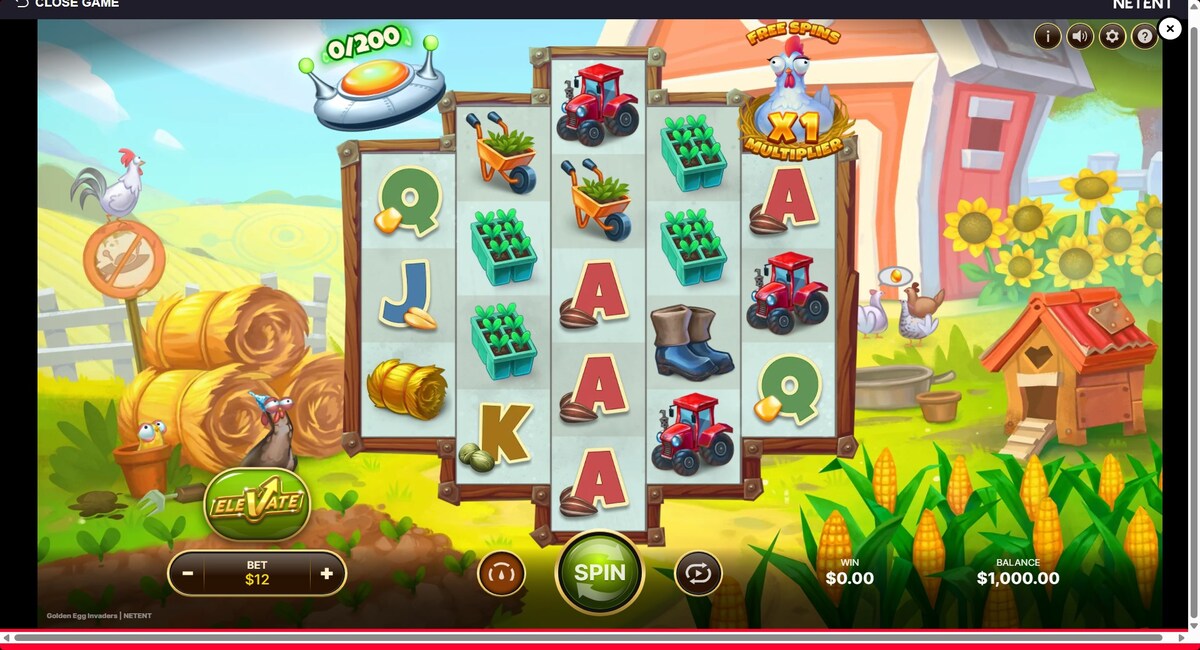The height and width of the screenshot is (650, 1200).
Task: Spin the reels with the green SPIN button
Action: point(599,573)
